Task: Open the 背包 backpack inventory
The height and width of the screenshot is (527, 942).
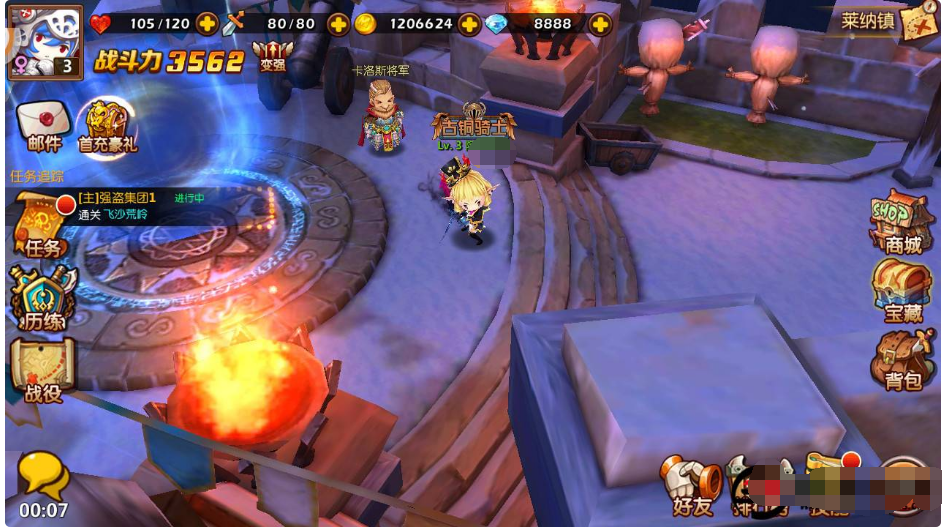Action: 901,360
